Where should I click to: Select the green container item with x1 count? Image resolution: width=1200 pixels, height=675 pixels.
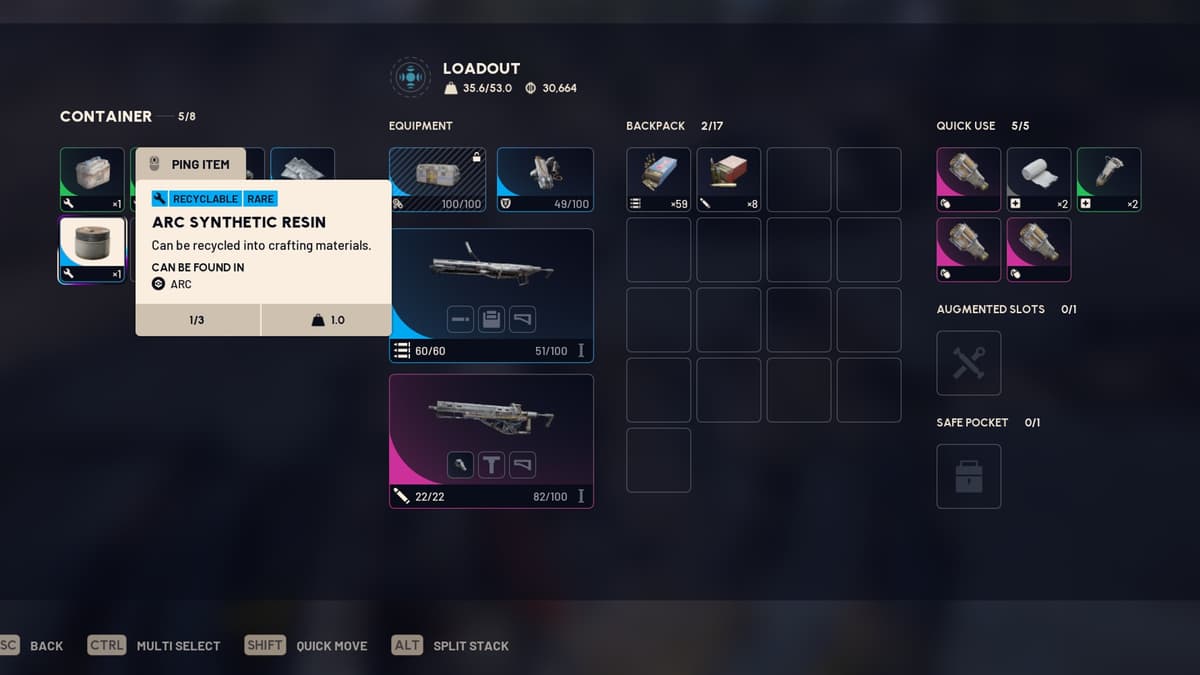(x=92, y=179)
